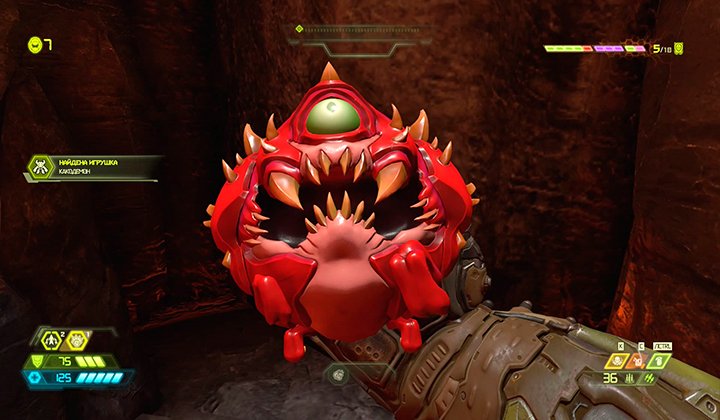The image size is (720, 420).
Task: Click the objective compass bar
Action: pos(362,30)
